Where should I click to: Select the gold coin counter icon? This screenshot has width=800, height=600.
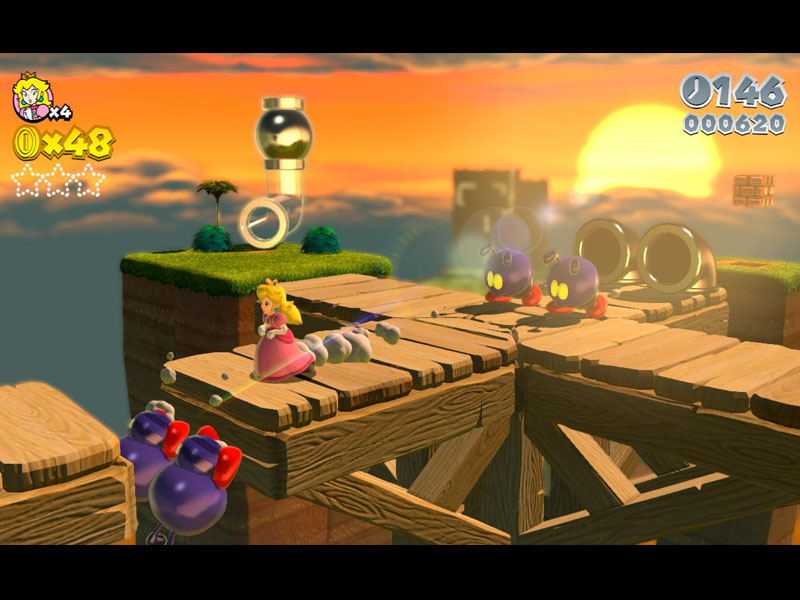(24, 143)
